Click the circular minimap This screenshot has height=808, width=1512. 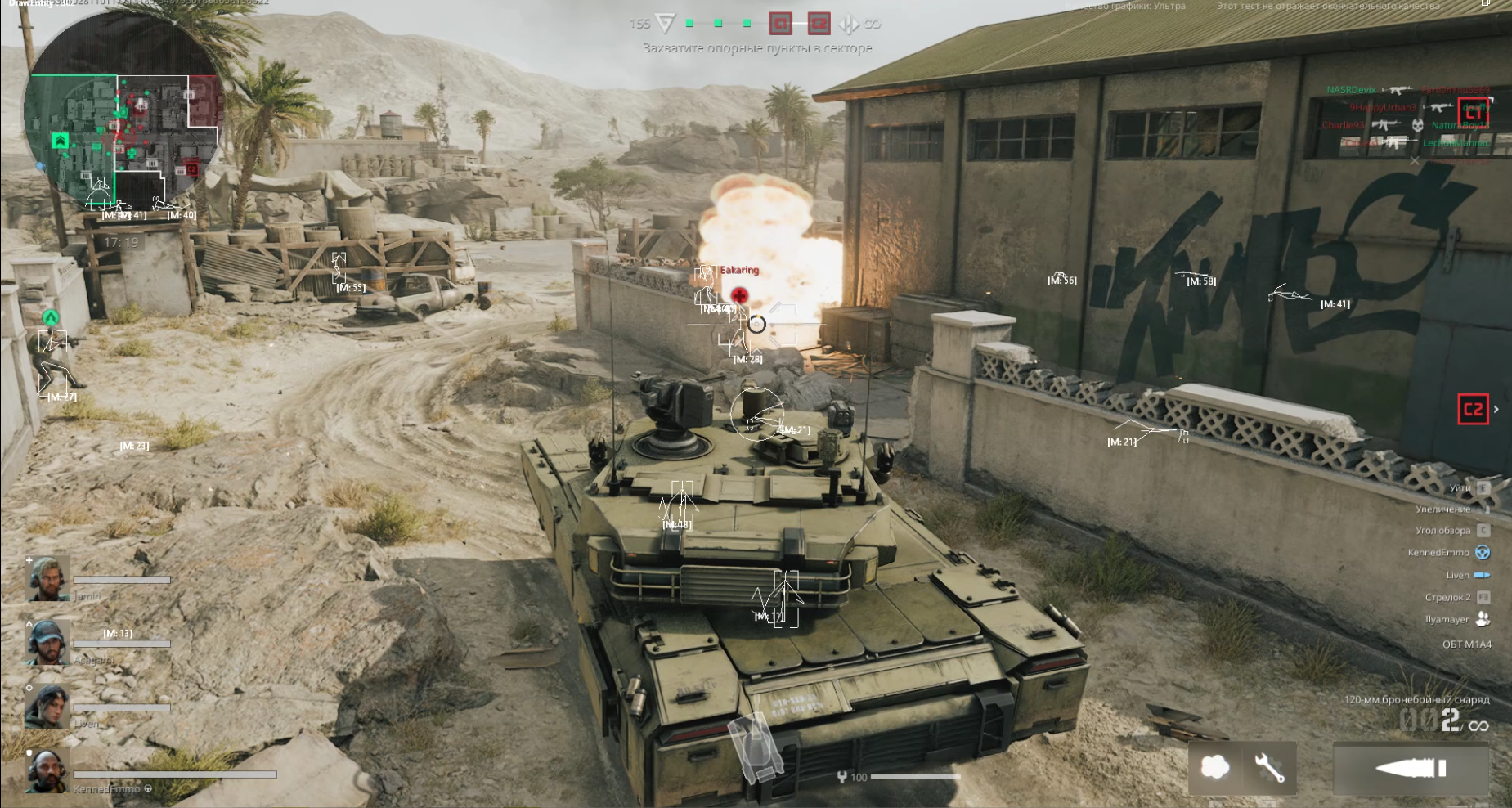point(123,123)
